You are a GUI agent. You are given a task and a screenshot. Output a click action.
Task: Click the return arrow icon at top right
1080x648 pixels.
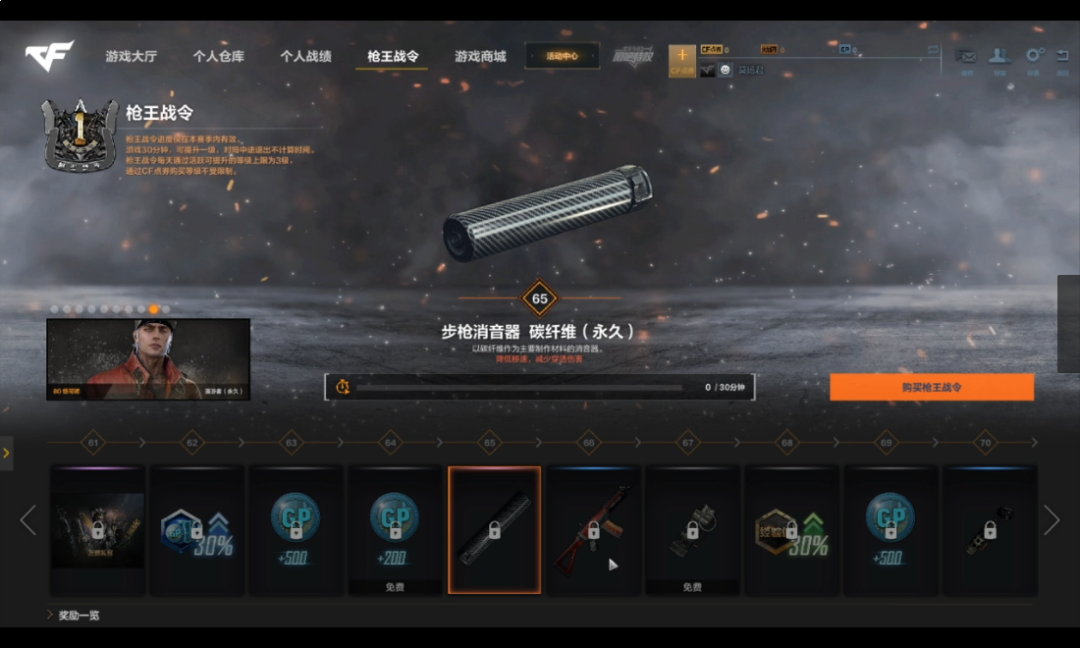coord(1062,57)
